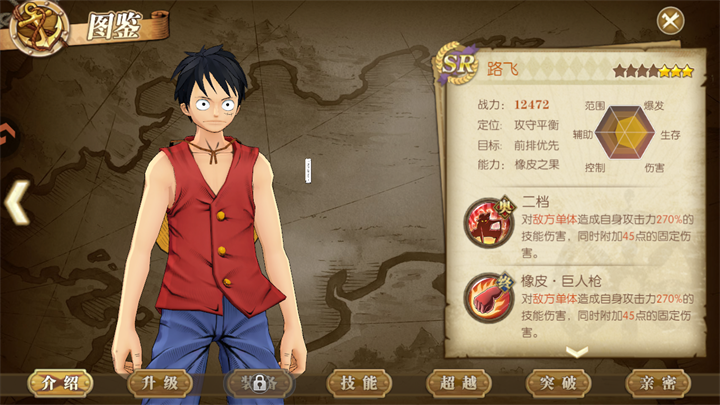Close the character codex panel

669,20
